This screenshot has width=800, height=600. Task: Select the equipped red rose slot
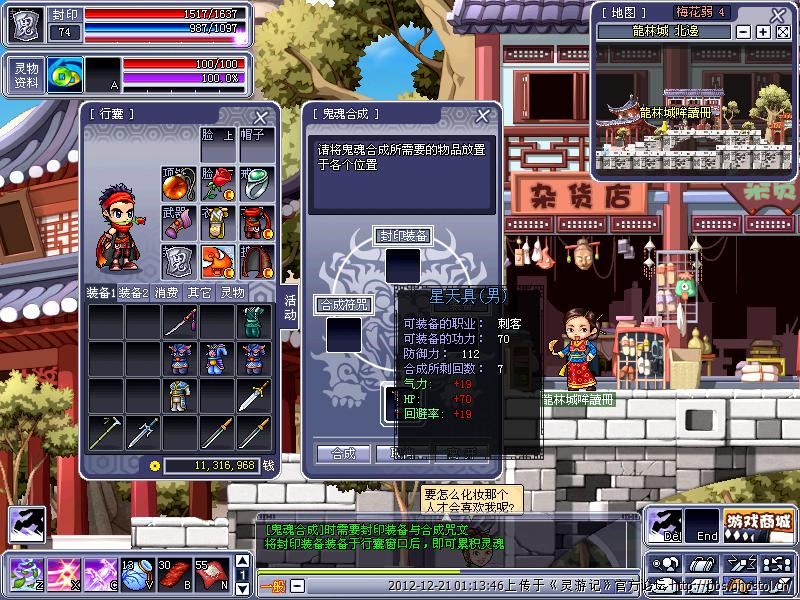click(217, 185)
